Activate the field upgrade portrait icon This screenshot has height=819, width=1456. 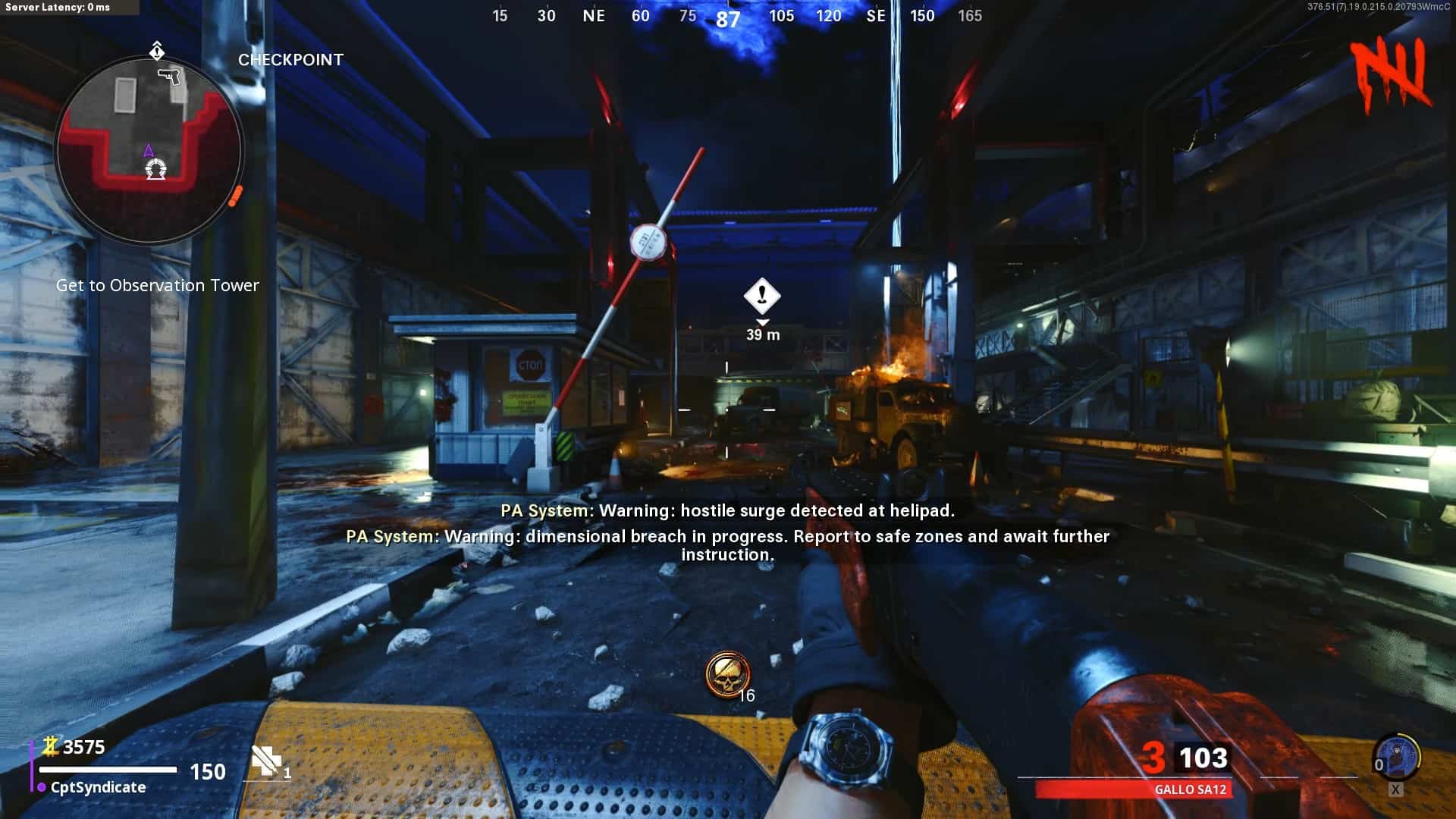click(1396, 757)
